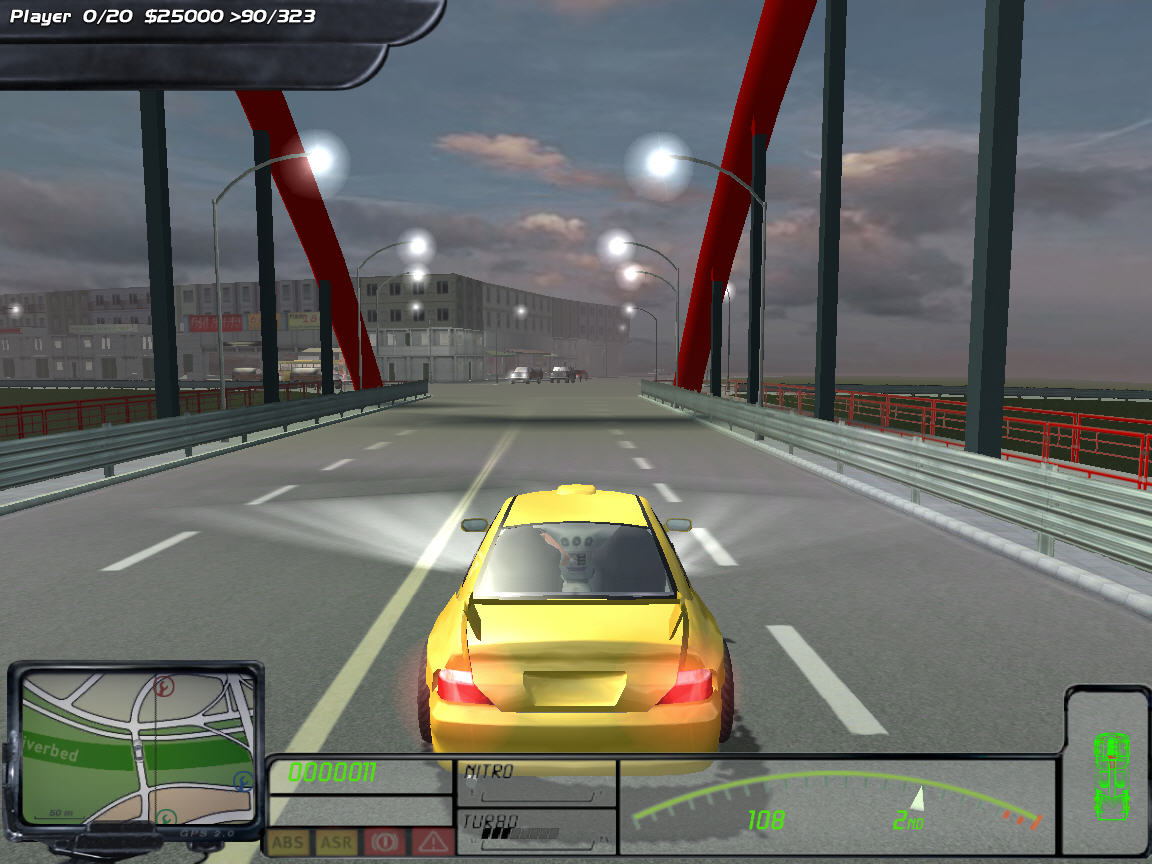Click the red handbrake indicator icon

[x=385, y=842]
